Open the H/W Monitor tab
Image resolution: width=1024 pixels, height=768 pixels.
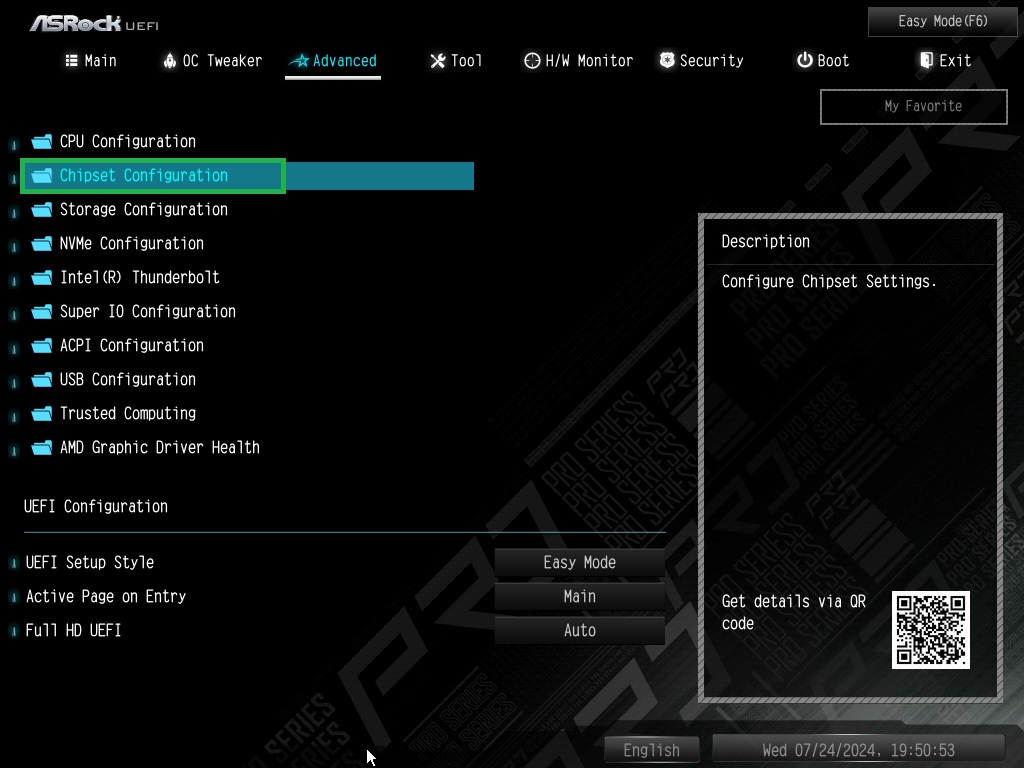578,61
